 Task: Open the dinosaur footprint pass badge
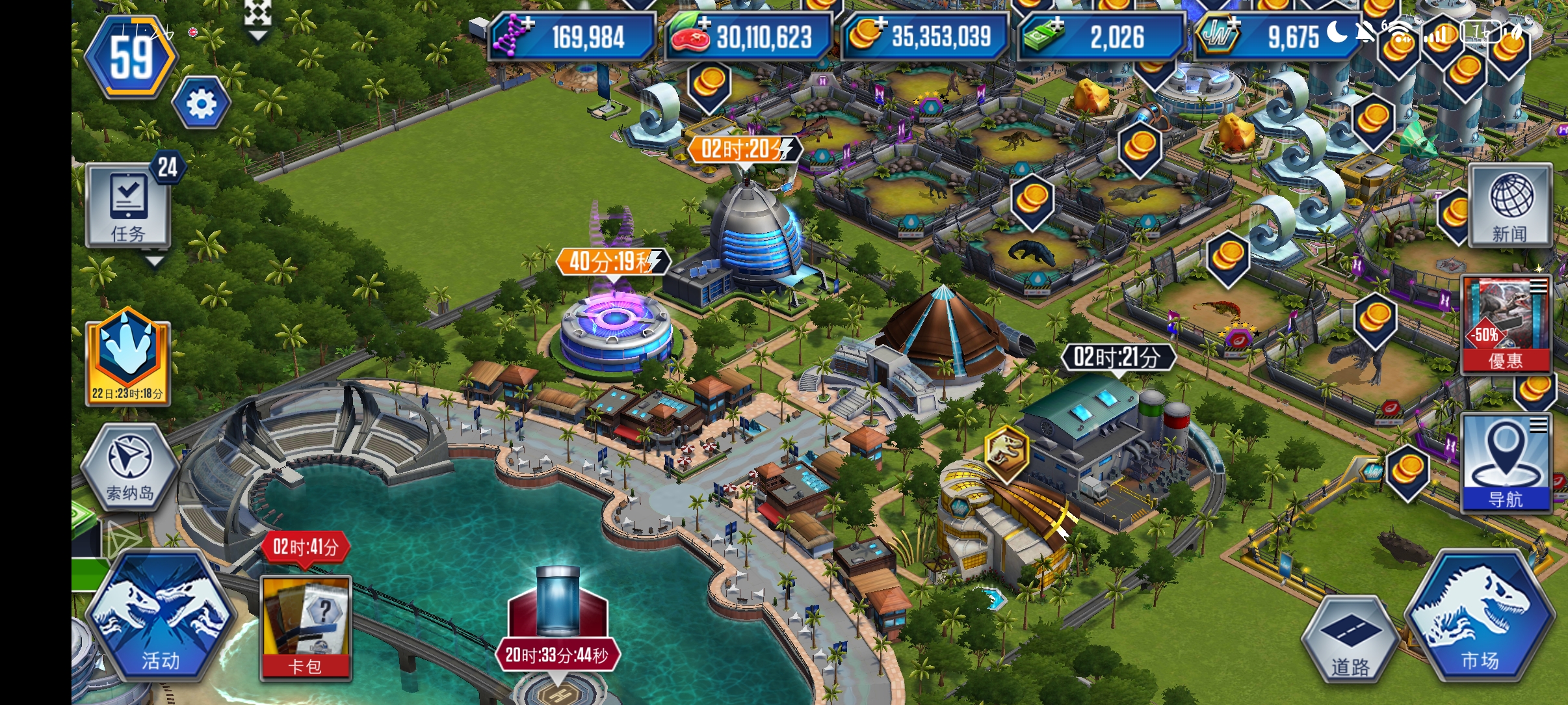pyautogui.click(x=128, y=359)
